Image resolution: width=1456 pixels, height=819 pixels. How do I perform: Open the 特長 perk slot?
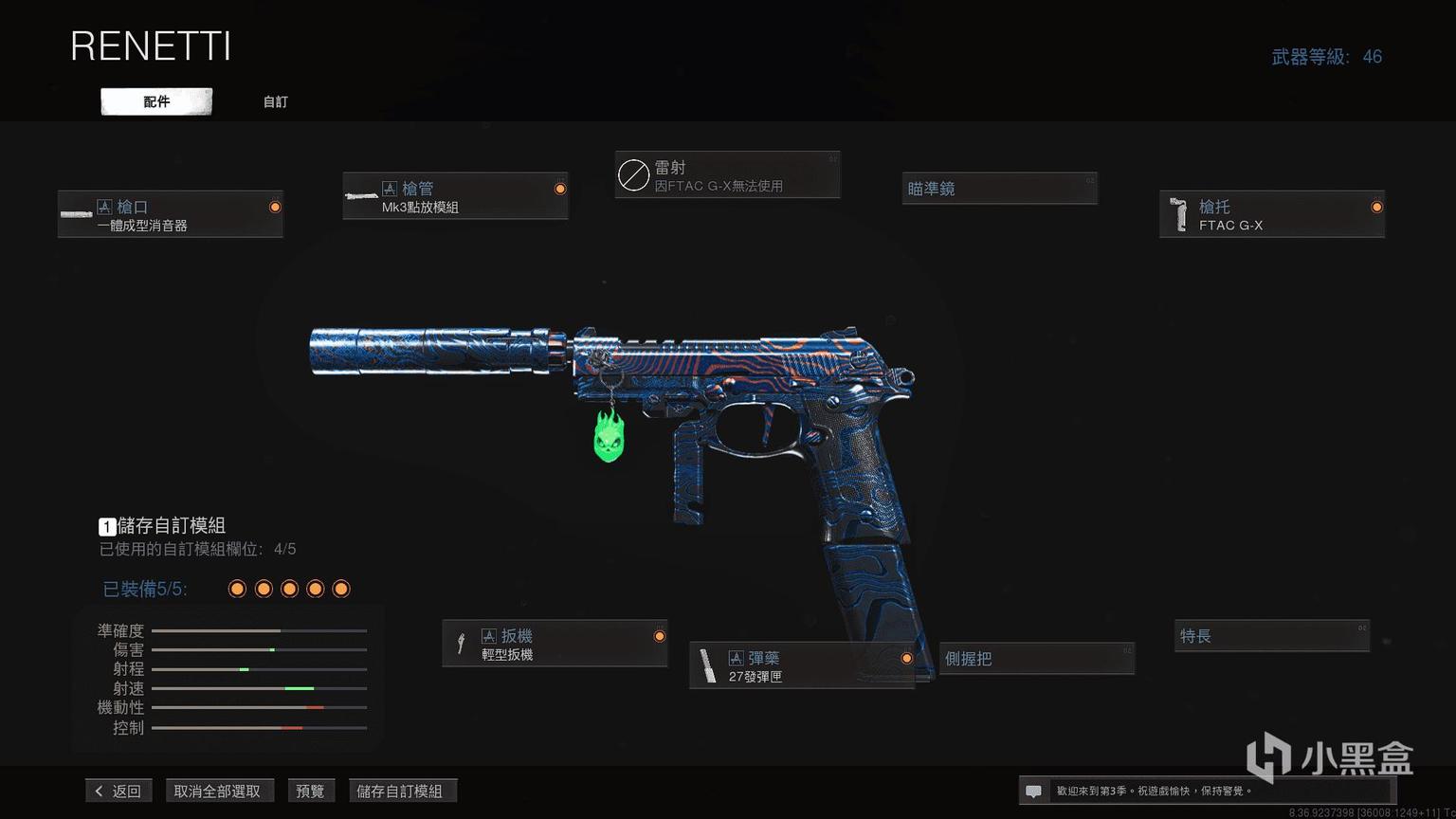click(x=1272, y=636)
